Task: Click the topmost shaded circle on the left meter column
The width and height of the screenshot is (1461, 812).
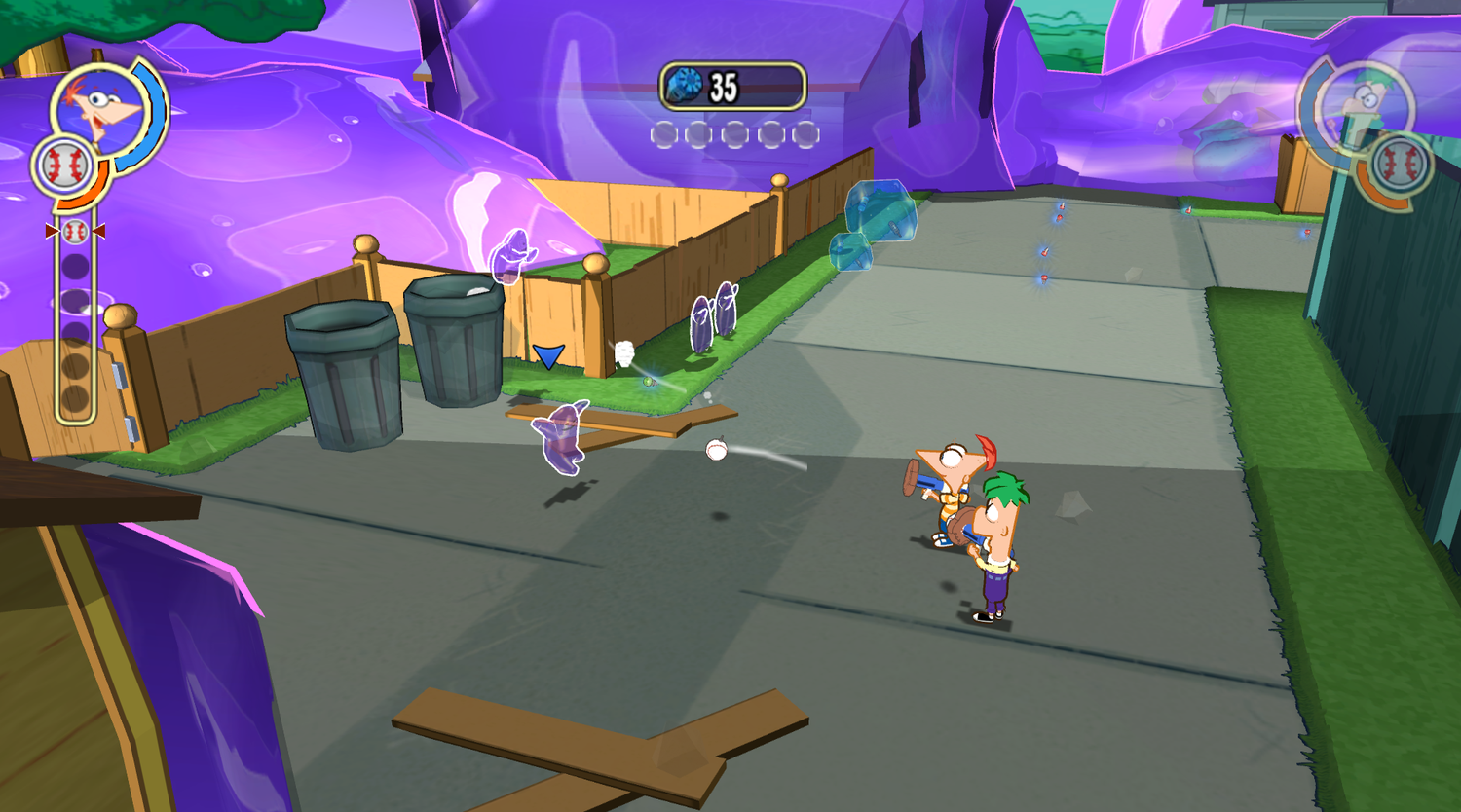Action: [x=75, y=265]
